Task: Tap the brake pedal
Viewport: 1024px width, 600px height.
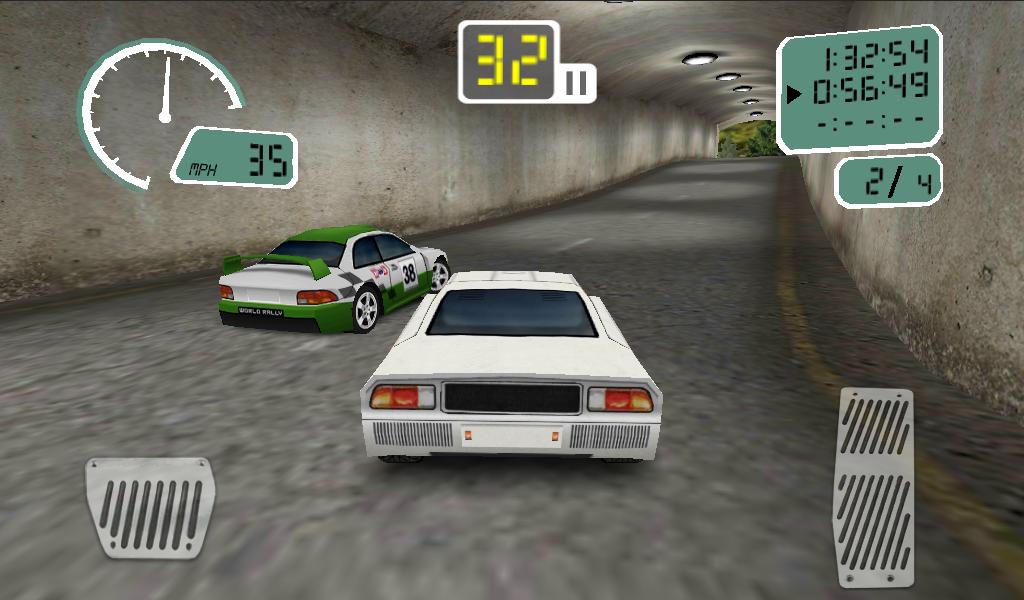Action: coord(149,507)
